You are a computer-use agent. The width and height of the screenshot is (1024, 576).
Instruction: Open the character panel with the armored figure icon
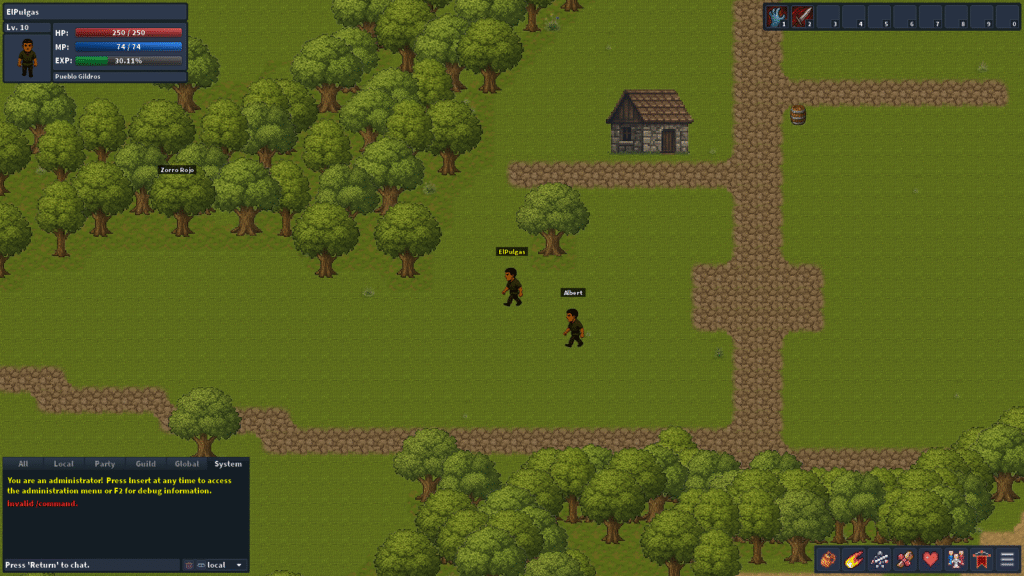click(x=880, y=560)
